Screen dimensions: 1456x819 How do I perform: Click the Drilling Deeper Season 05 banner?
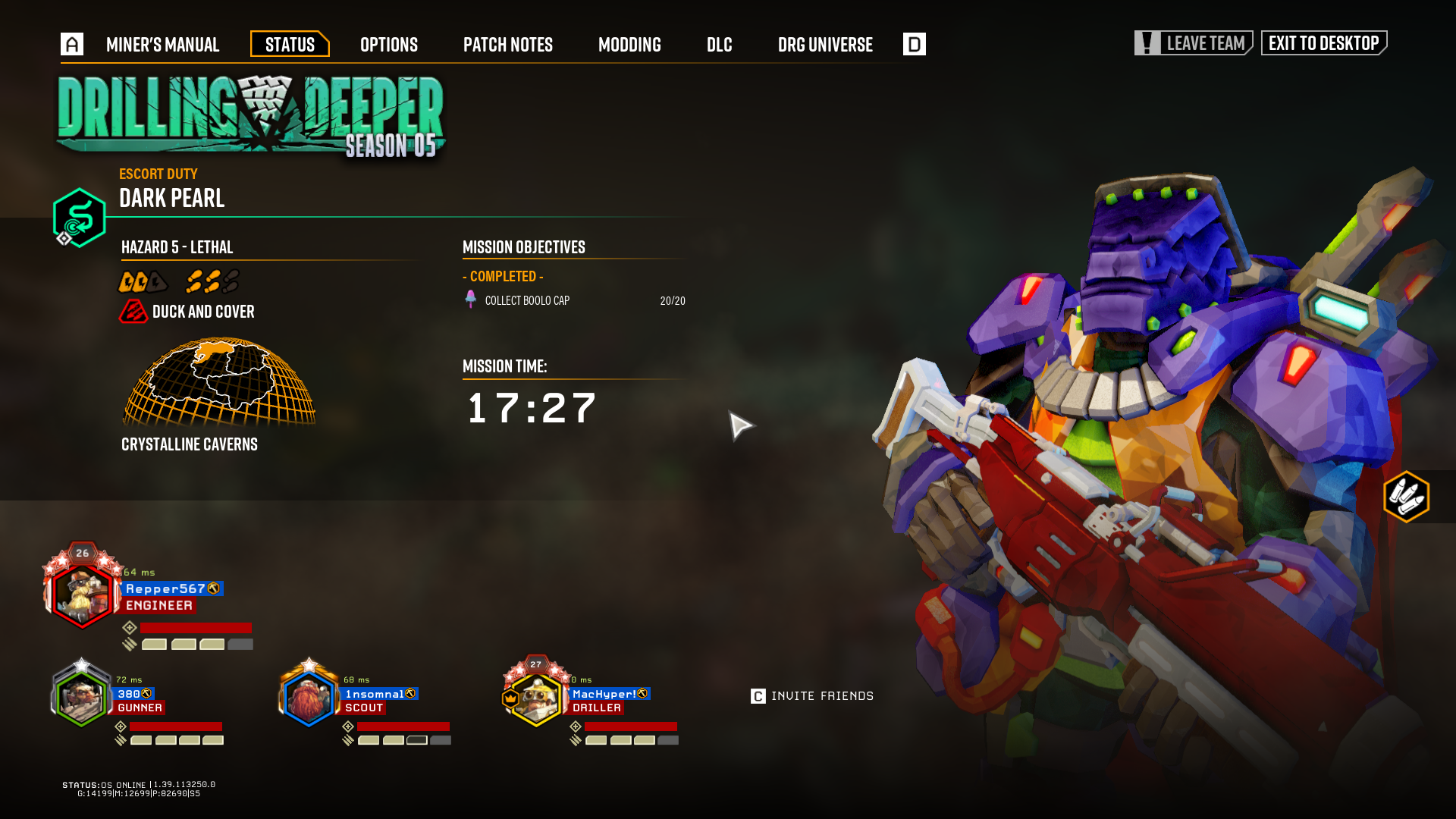point(250,116)
